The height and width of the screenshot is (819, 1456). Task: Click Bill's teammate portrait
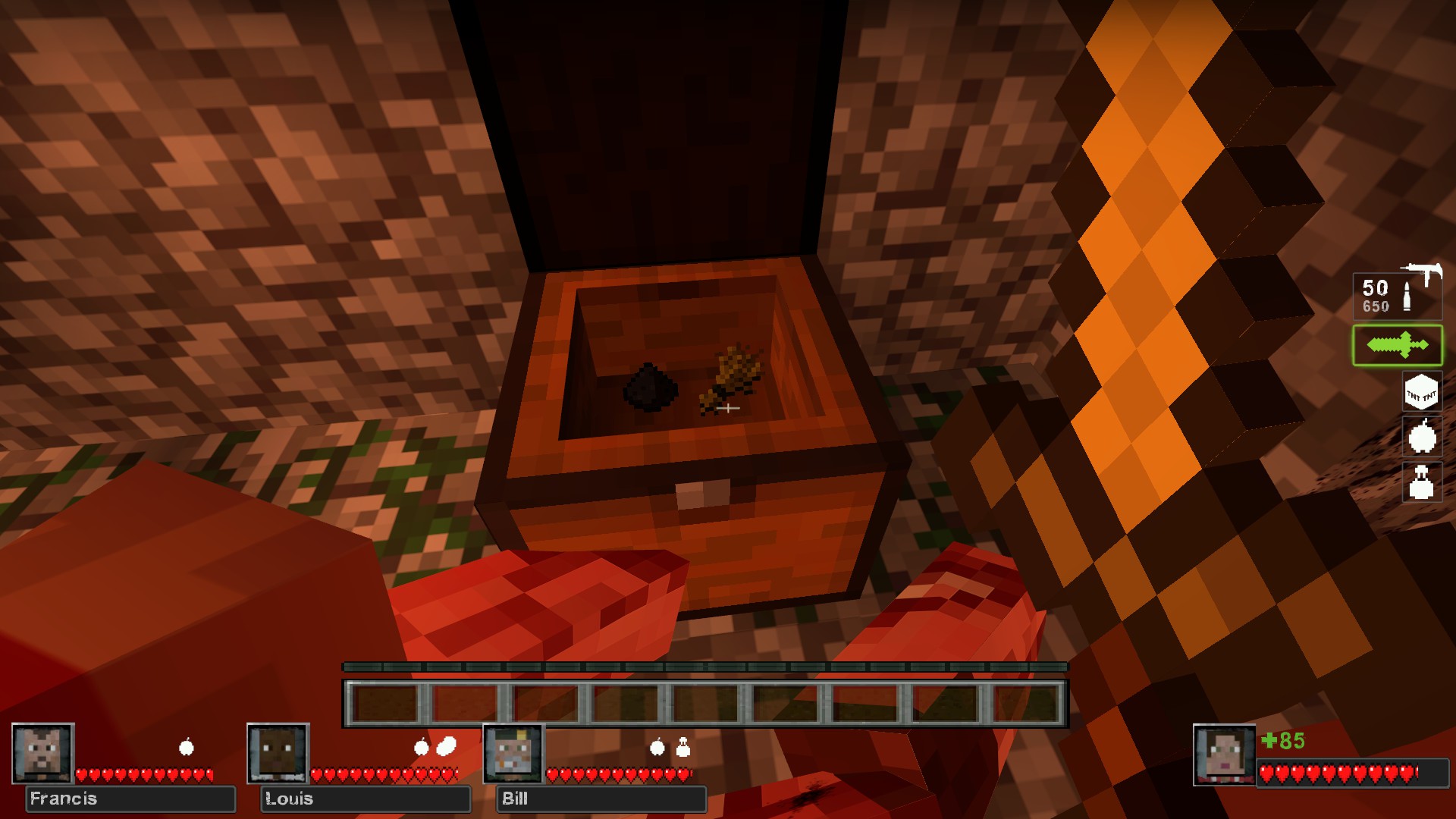[x=514, y=753]
